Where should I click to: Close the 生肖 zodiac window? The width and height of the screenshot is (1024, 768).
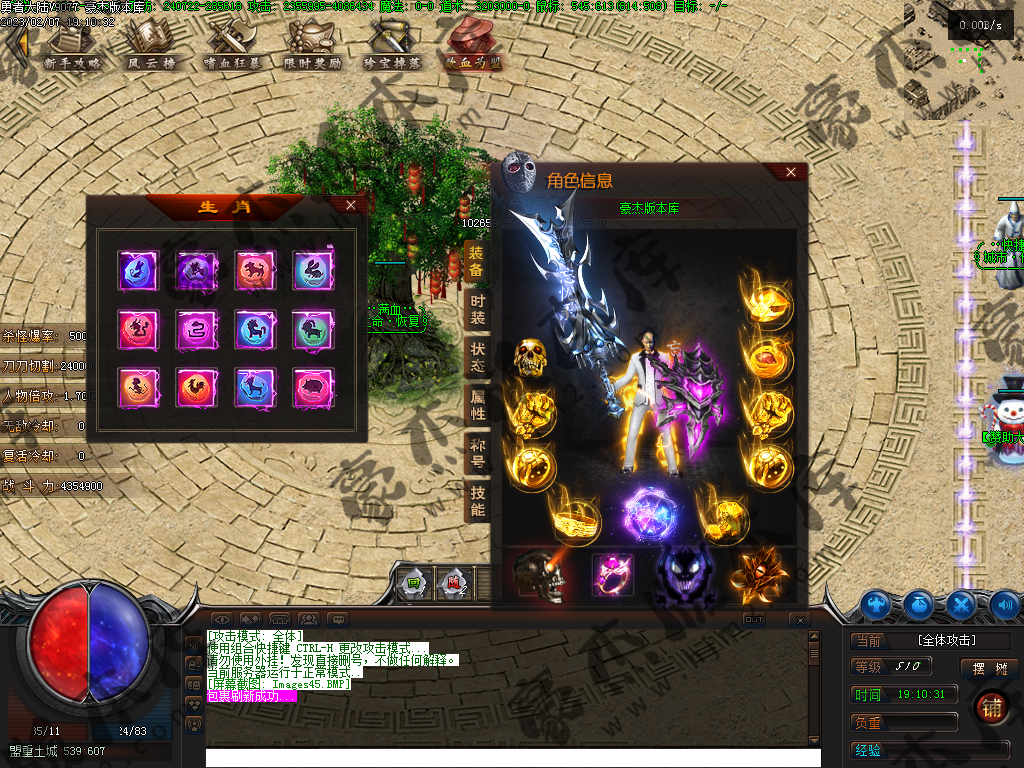tap(350, 205)
